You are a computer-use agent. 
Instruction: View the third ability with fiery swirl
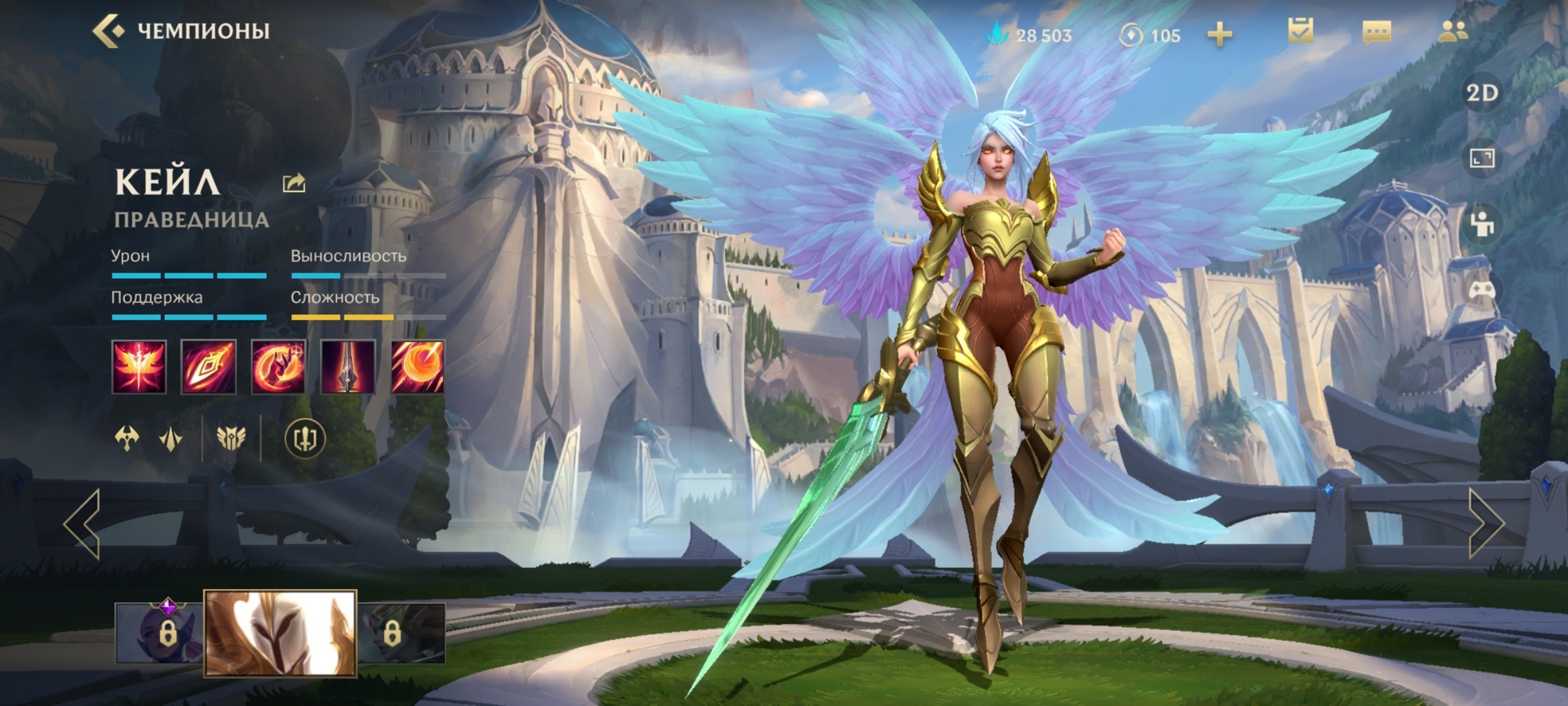coord(278,367)
